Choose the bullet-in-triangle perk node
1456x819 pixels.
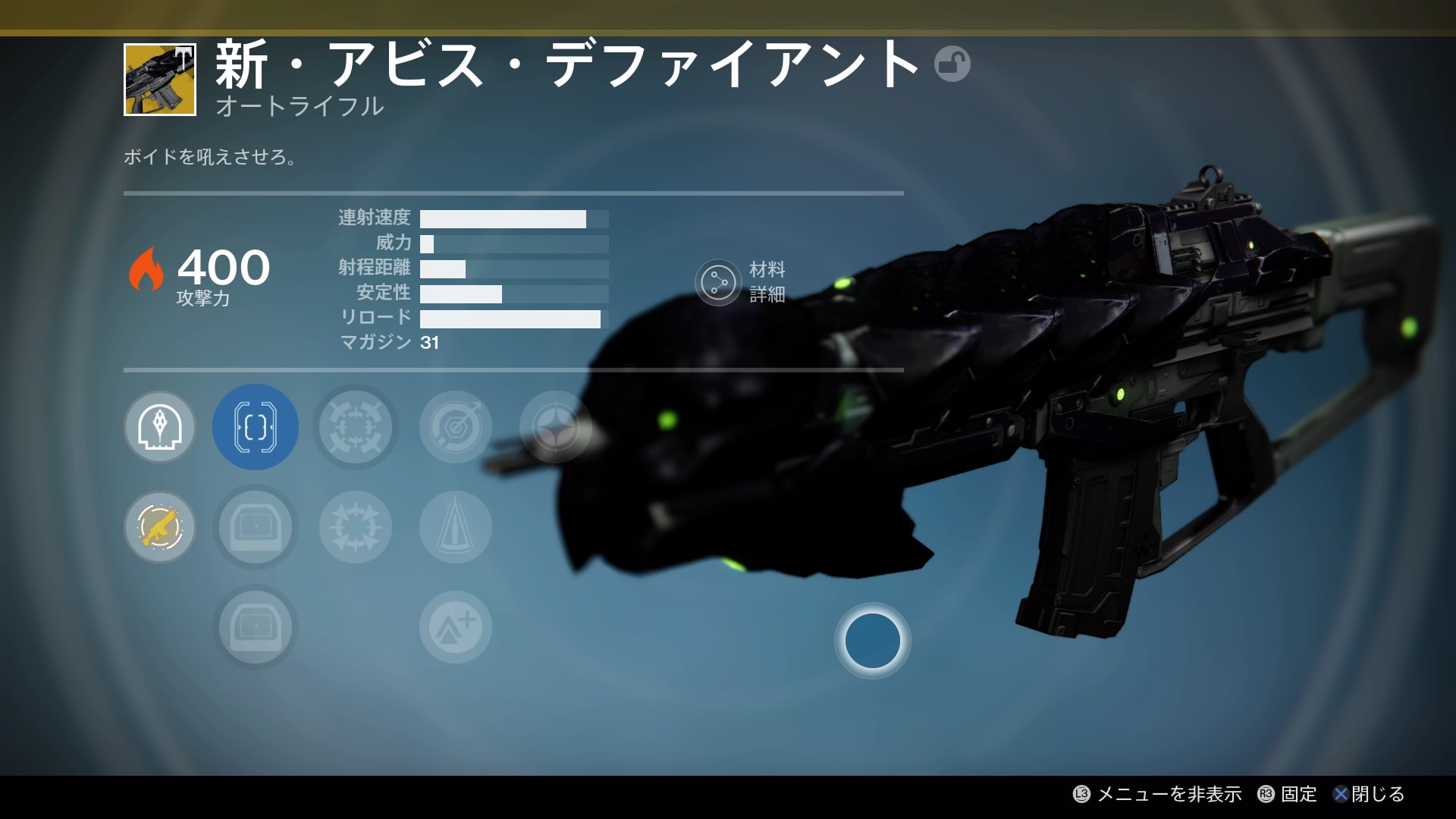[x=456, y=527]
